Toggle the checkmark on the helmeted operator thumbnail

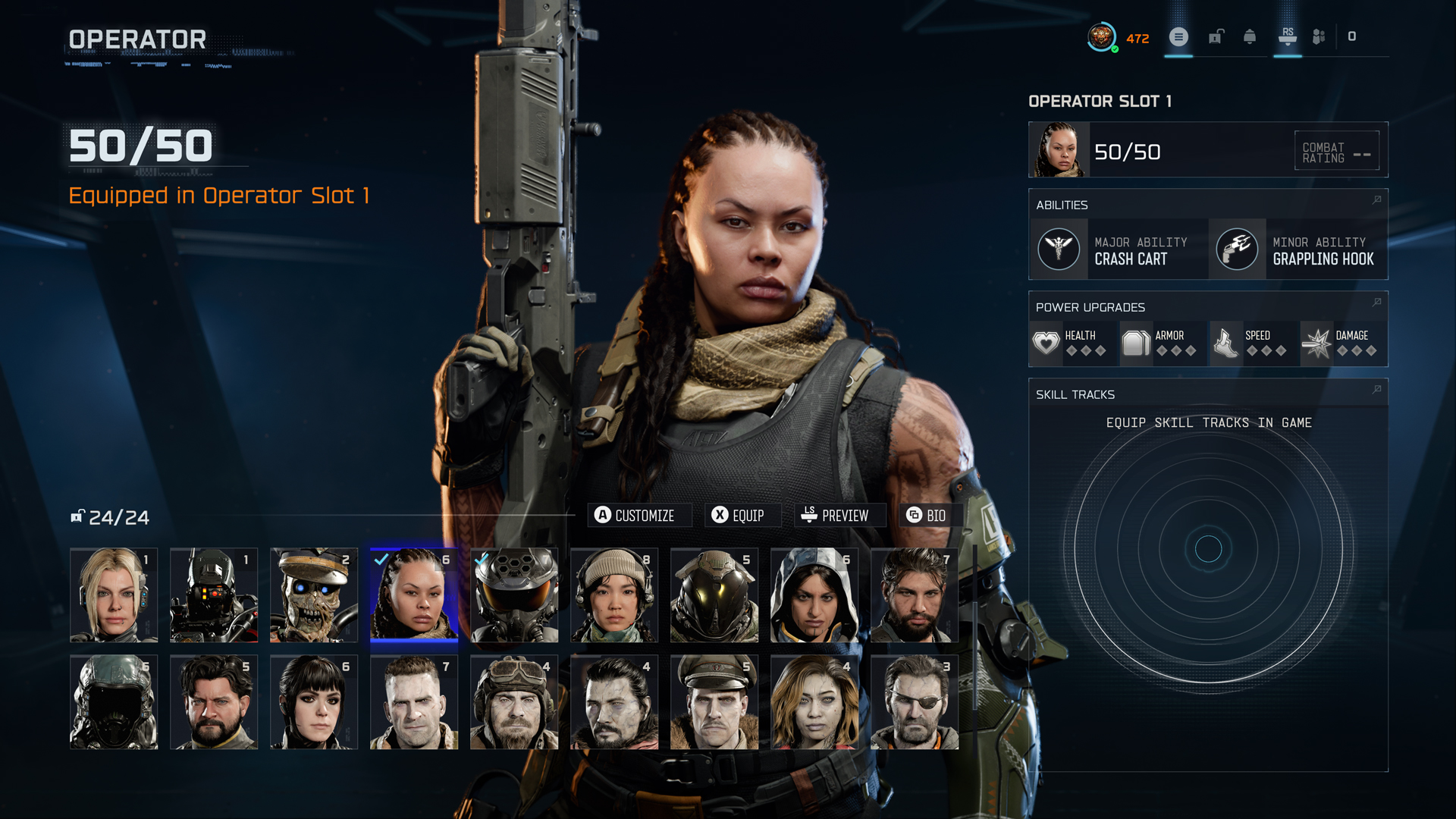point(480,560)
